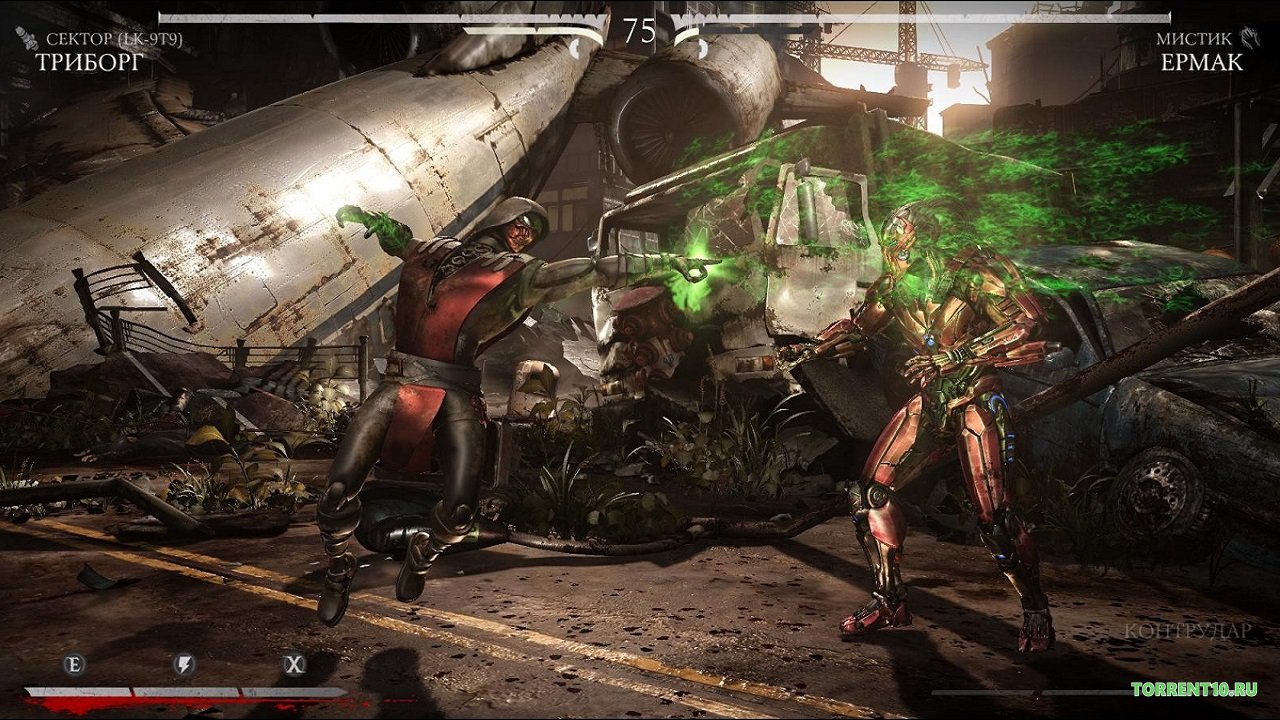Click the E enhance meter icon
Screen dimensions: 1280x720
pyautogui.click(x=74, y=664)
